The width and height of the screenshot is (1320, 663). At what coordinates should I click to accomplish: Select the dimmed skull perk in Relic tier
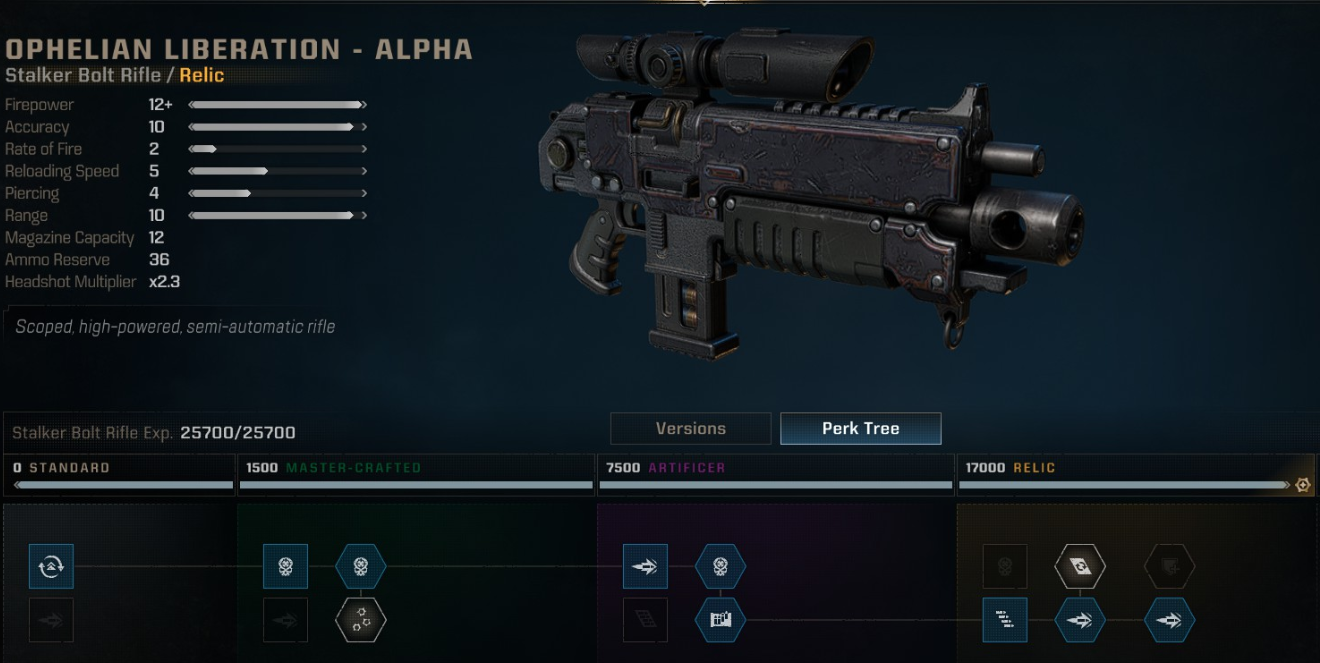pyautogui.click(x=1005, y=567)
